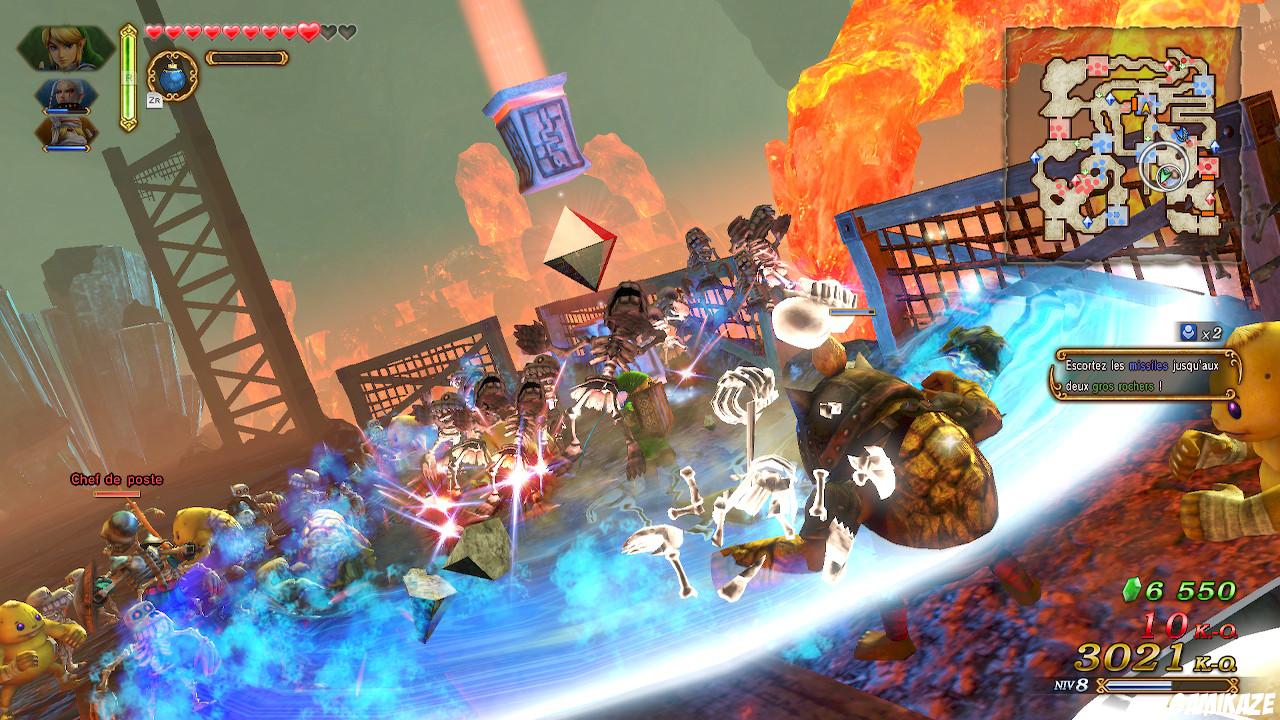1280x720 pixels.
Task: Select the blue ally count icon near x2
Action: [1187, 334]
